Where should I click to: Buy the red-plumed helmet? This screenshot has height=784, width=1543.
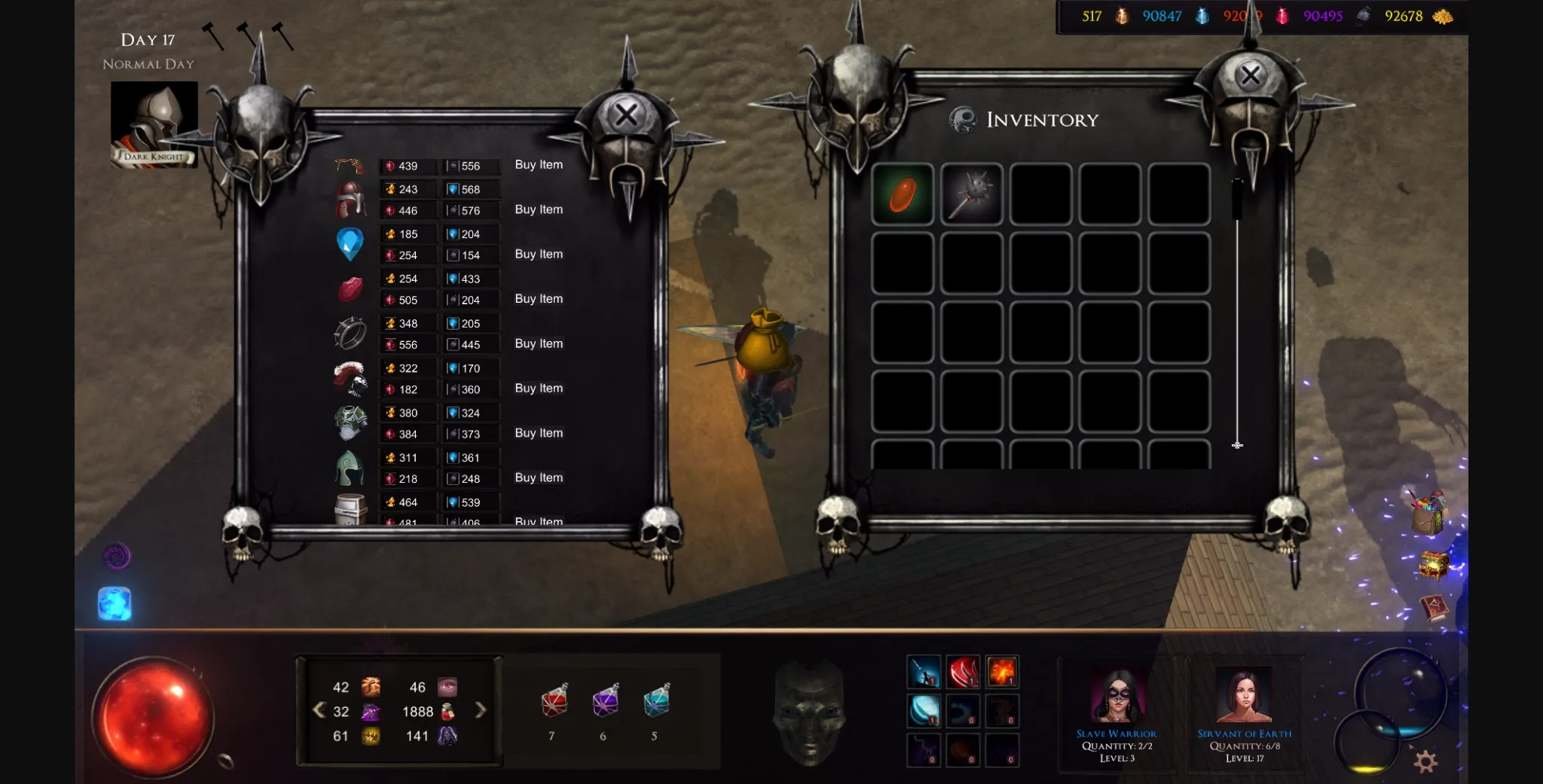(x=539, y=389)
